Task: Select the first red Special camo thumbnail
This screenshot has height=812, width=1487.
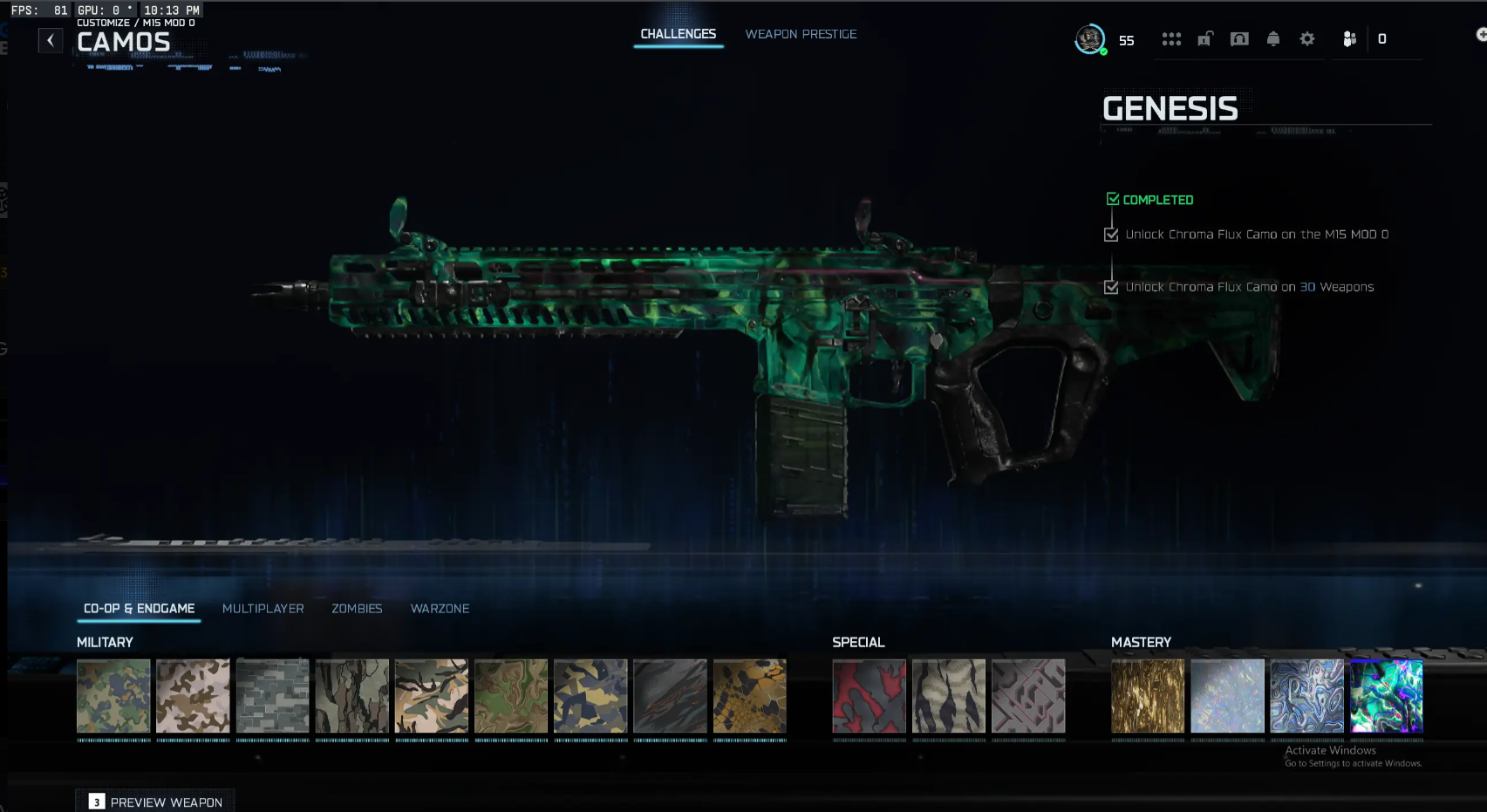Action: (869, 697)
